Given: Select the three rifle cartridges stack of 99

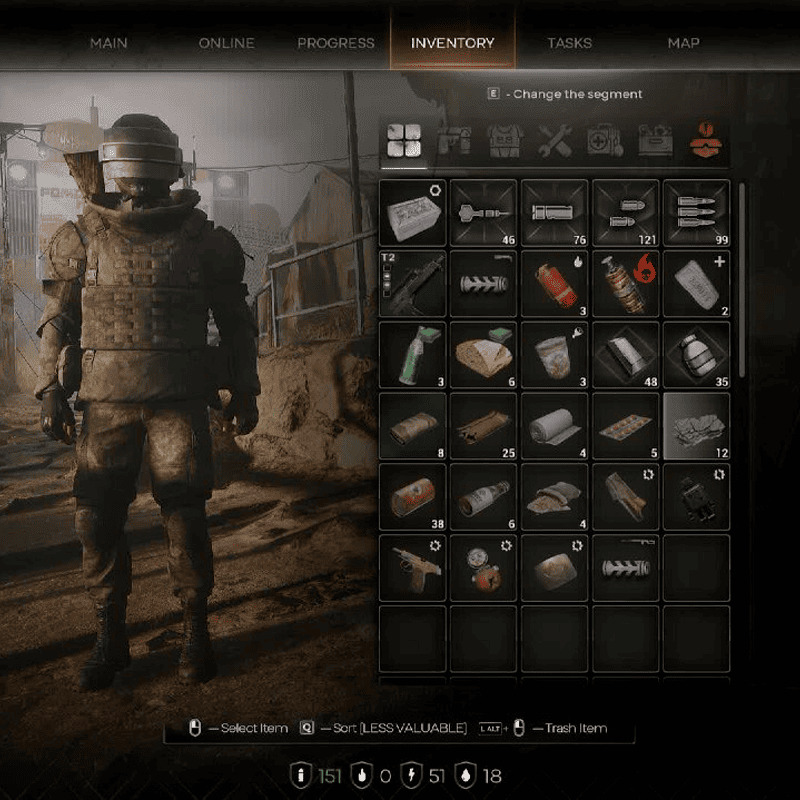Looking at the screenshot, I should (x=696, y=212).
